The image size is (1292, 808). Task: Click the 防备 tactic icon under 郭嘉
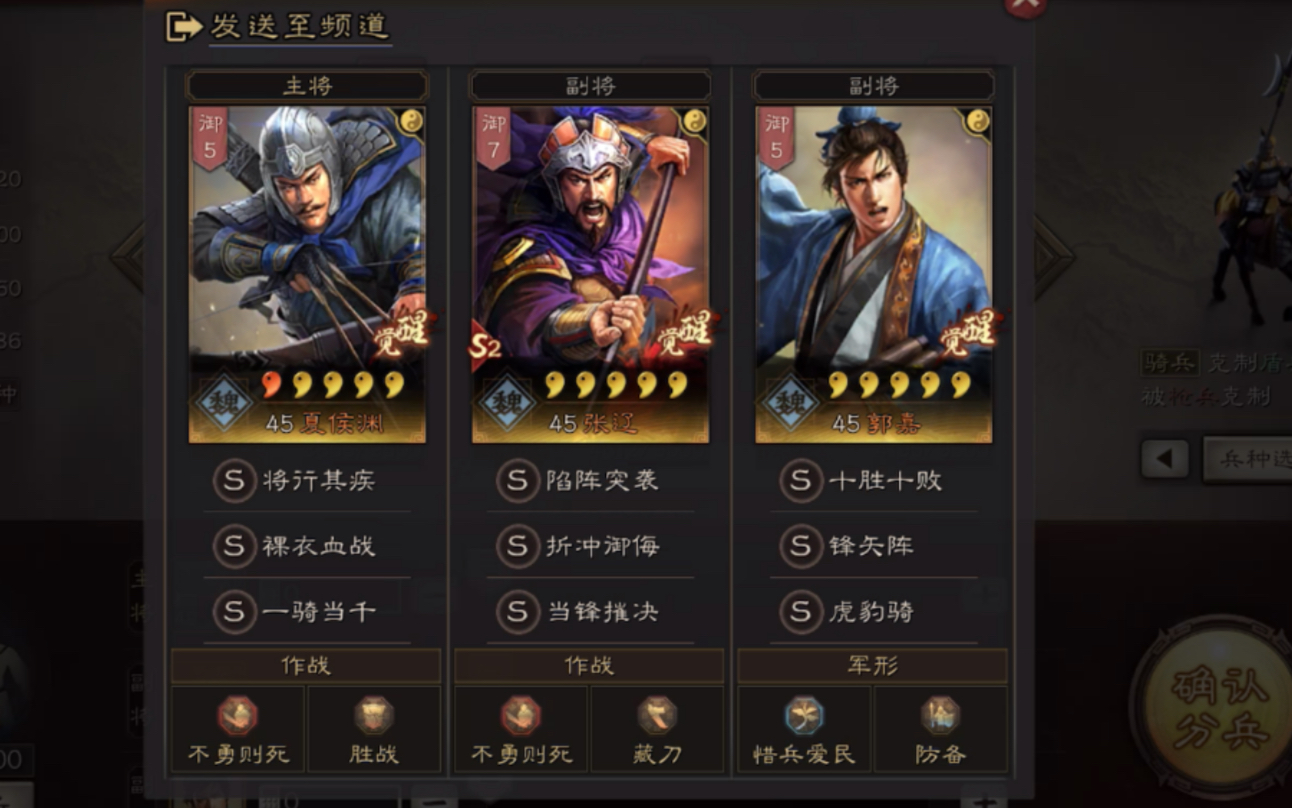[x=938, y=718]
